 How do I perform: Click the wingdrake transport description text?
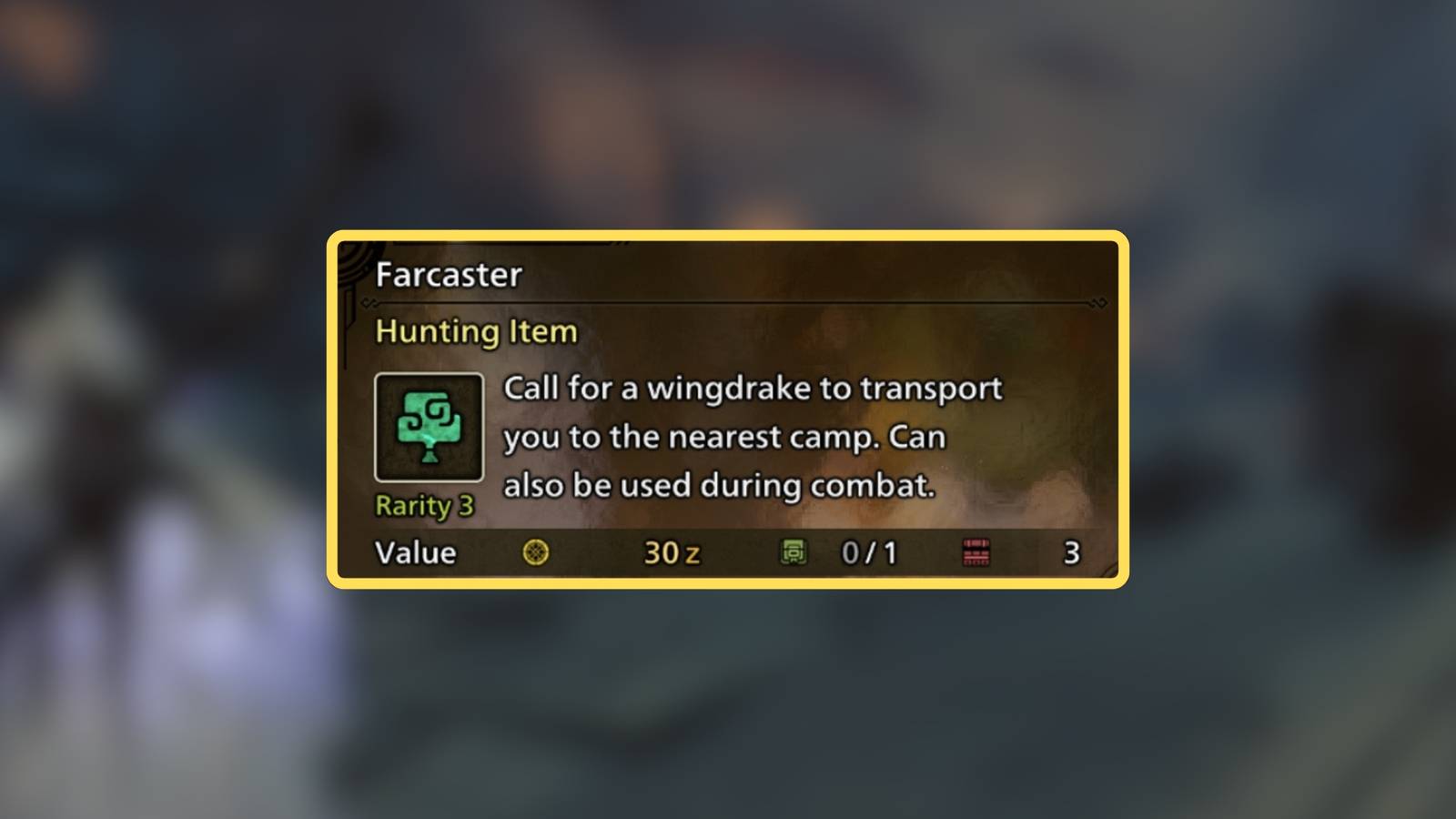point(751,437)
